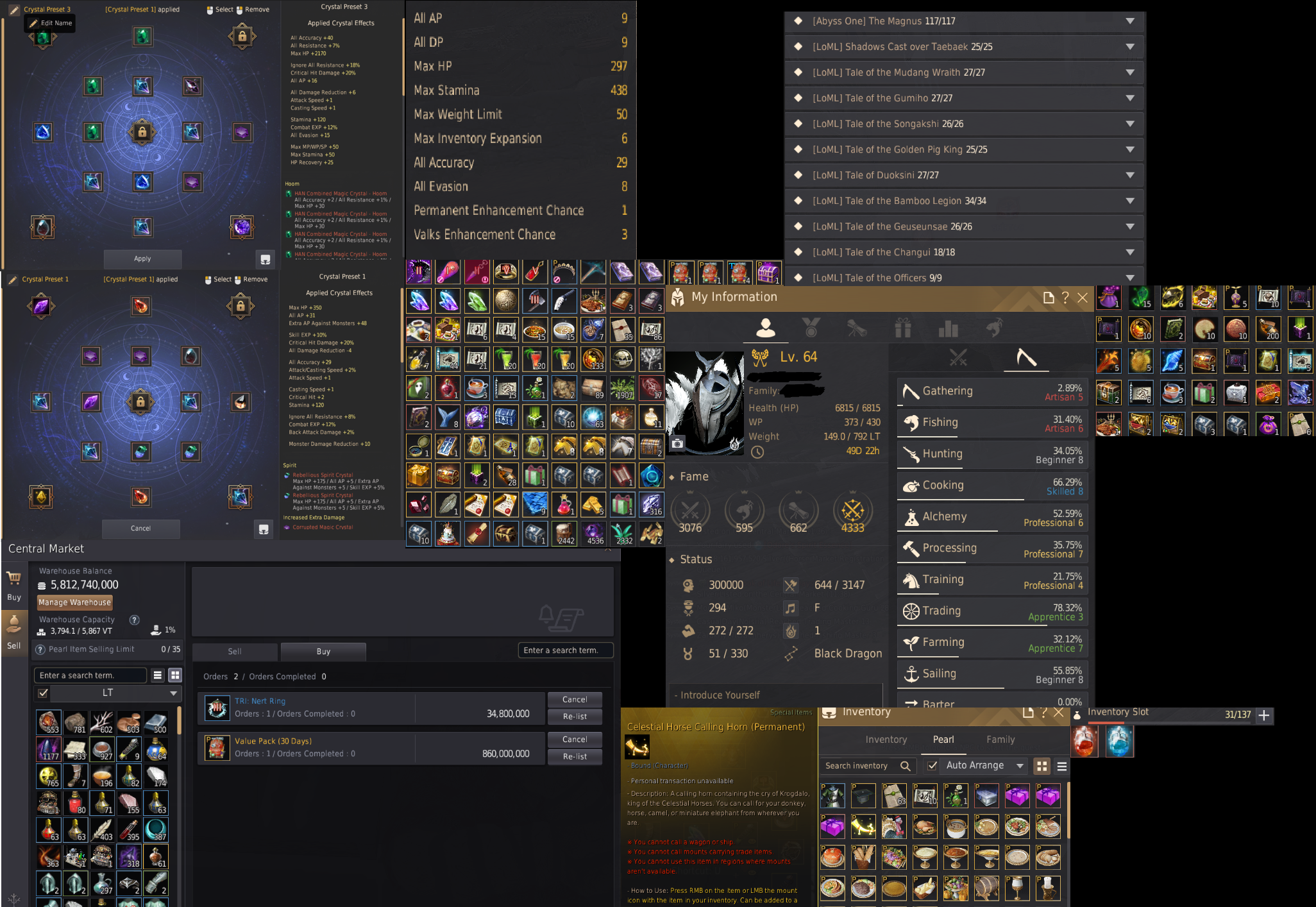This screenshot has width=1316, height=907.
Task: Toggle the LT filter checkbox
Action: 42,693
